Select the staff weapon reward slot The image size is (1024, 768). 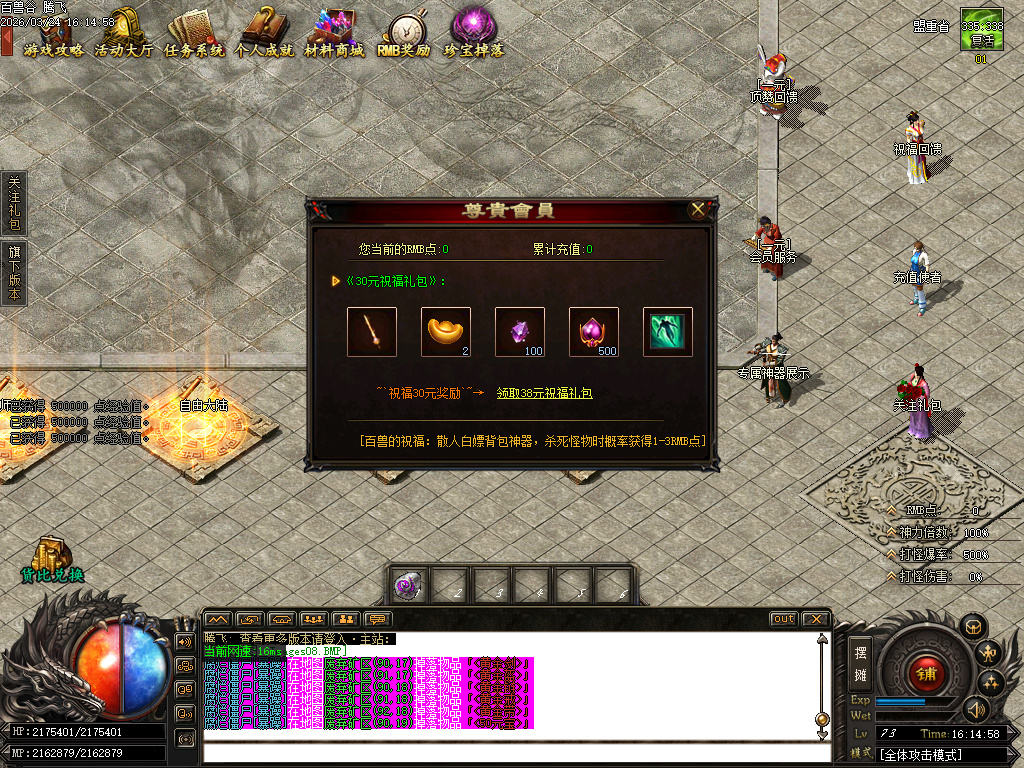372,332
